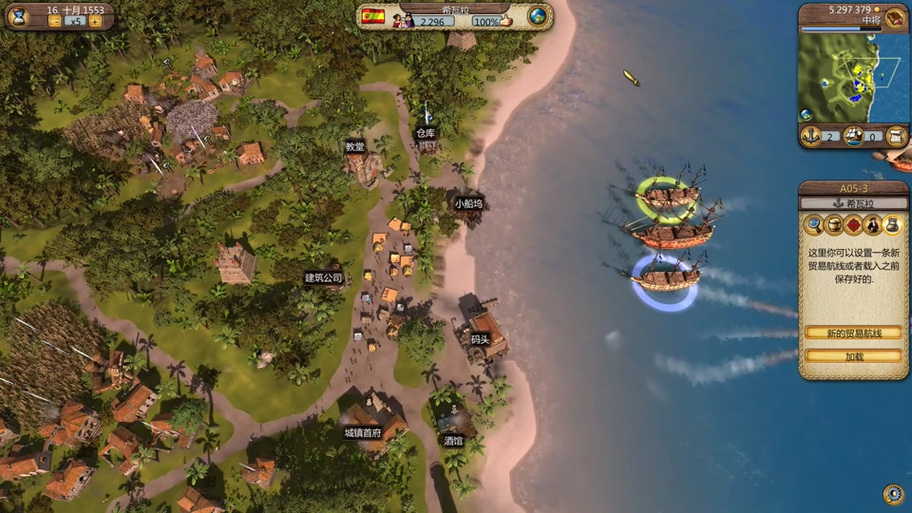Screen dimensions: 912x513
Task: Select the sailing ship icon below minimap
Action: 853,136
